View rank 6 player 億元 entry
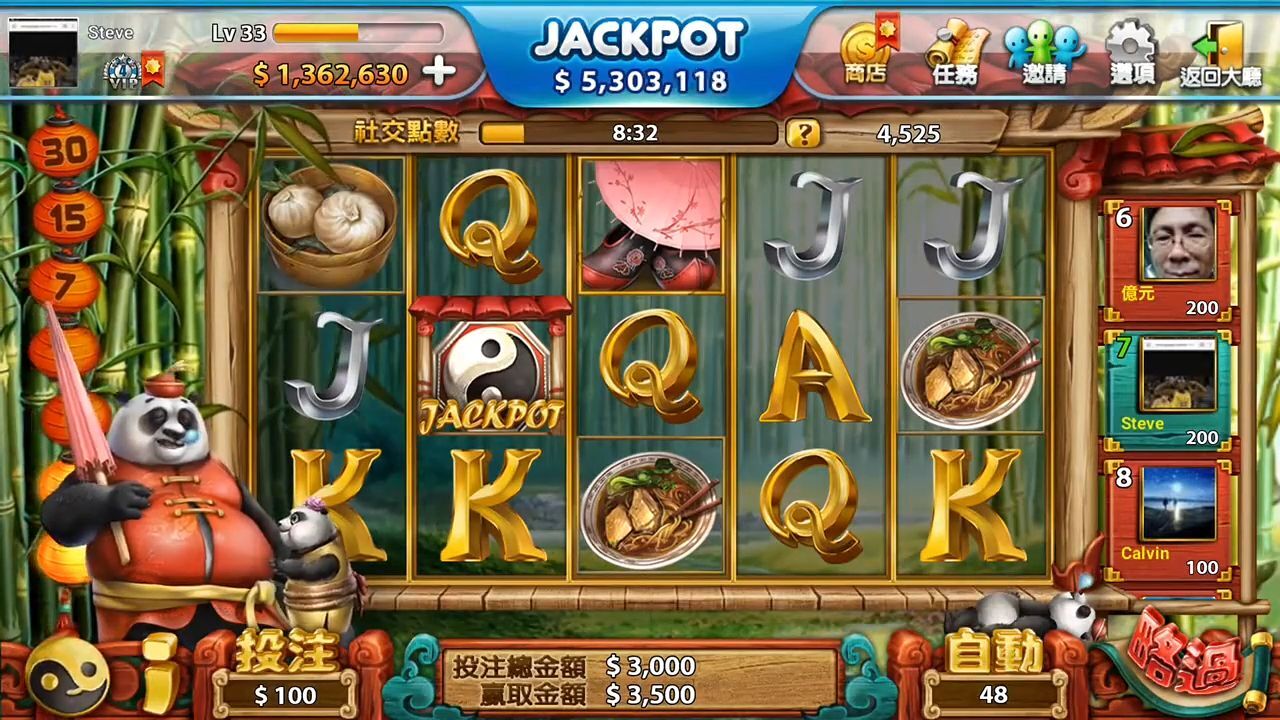This screenshot has width=1280, height=720. coord(1170,259)
